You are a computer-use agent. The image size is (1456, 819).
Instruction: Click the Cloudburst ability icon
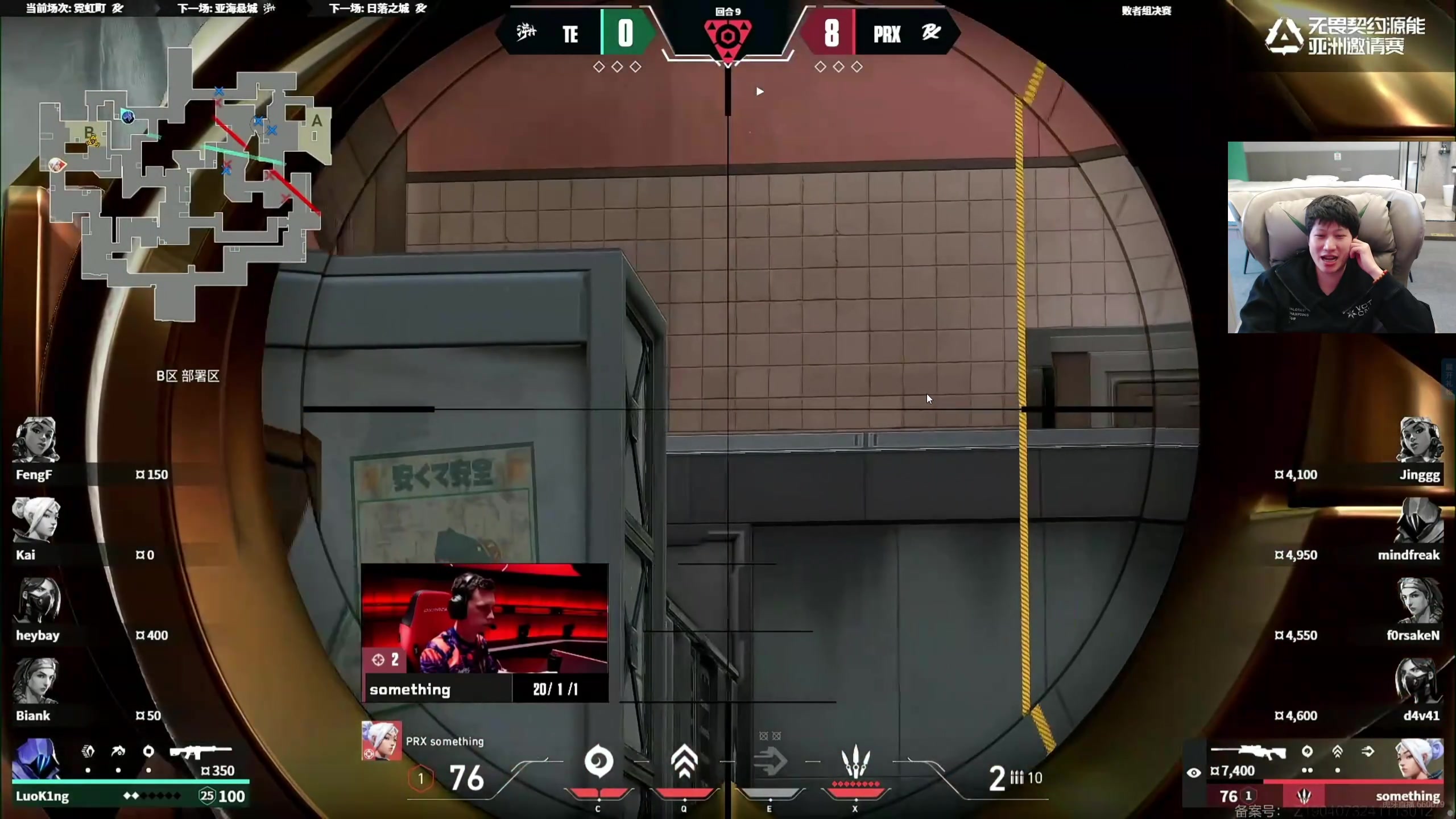pos(598,762)
